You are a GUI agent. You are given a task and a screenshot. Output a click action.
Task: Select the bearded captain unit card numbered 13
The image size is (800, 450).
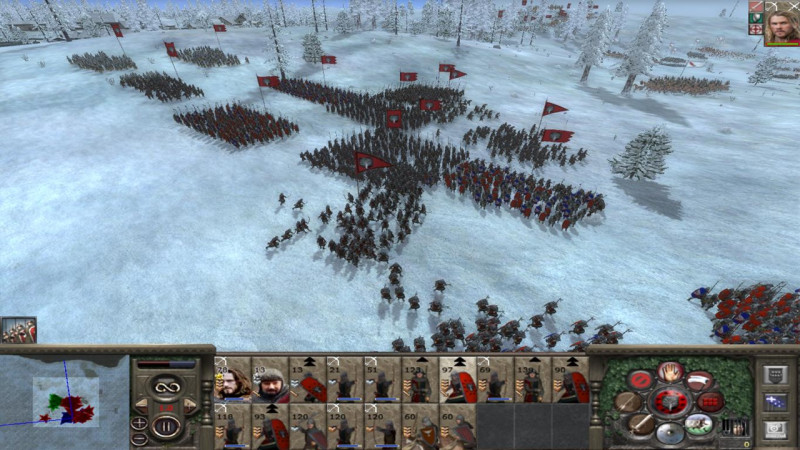pos(270,380)
